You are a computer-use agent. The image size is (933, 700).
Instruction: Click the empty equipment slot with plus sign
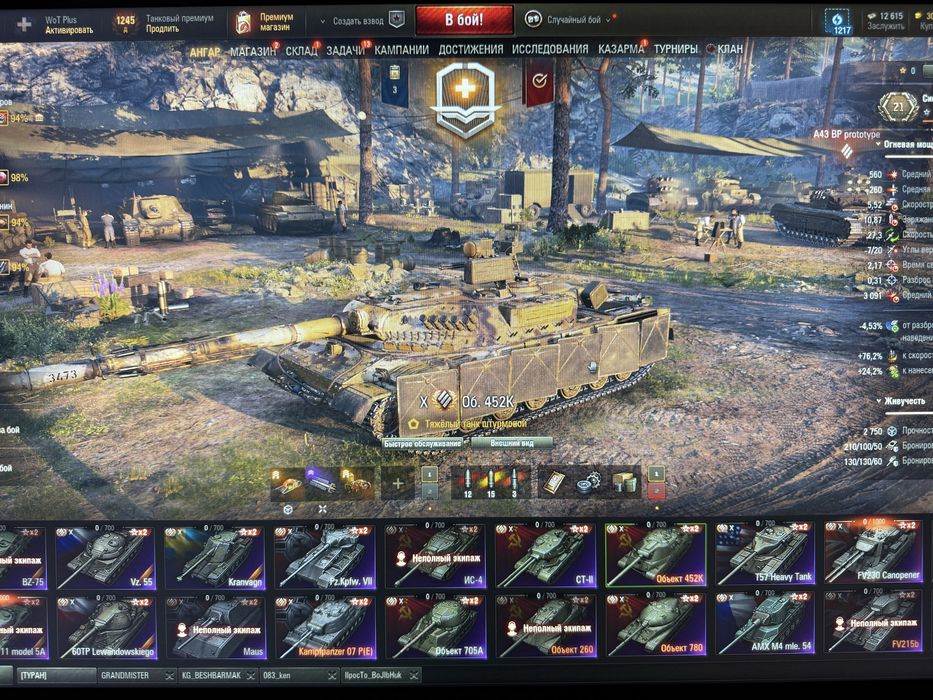(397, 484)
